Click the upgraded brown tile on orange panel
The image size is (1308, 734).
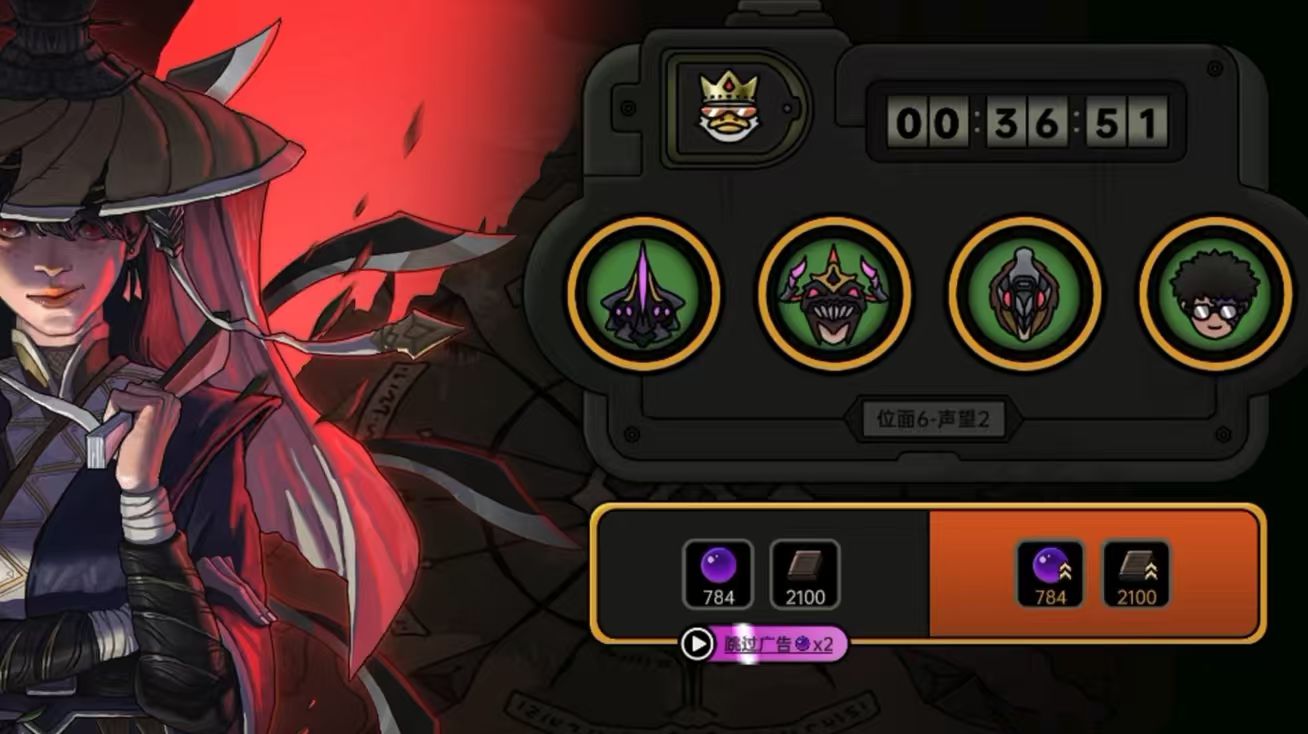tap(1136, 574)
